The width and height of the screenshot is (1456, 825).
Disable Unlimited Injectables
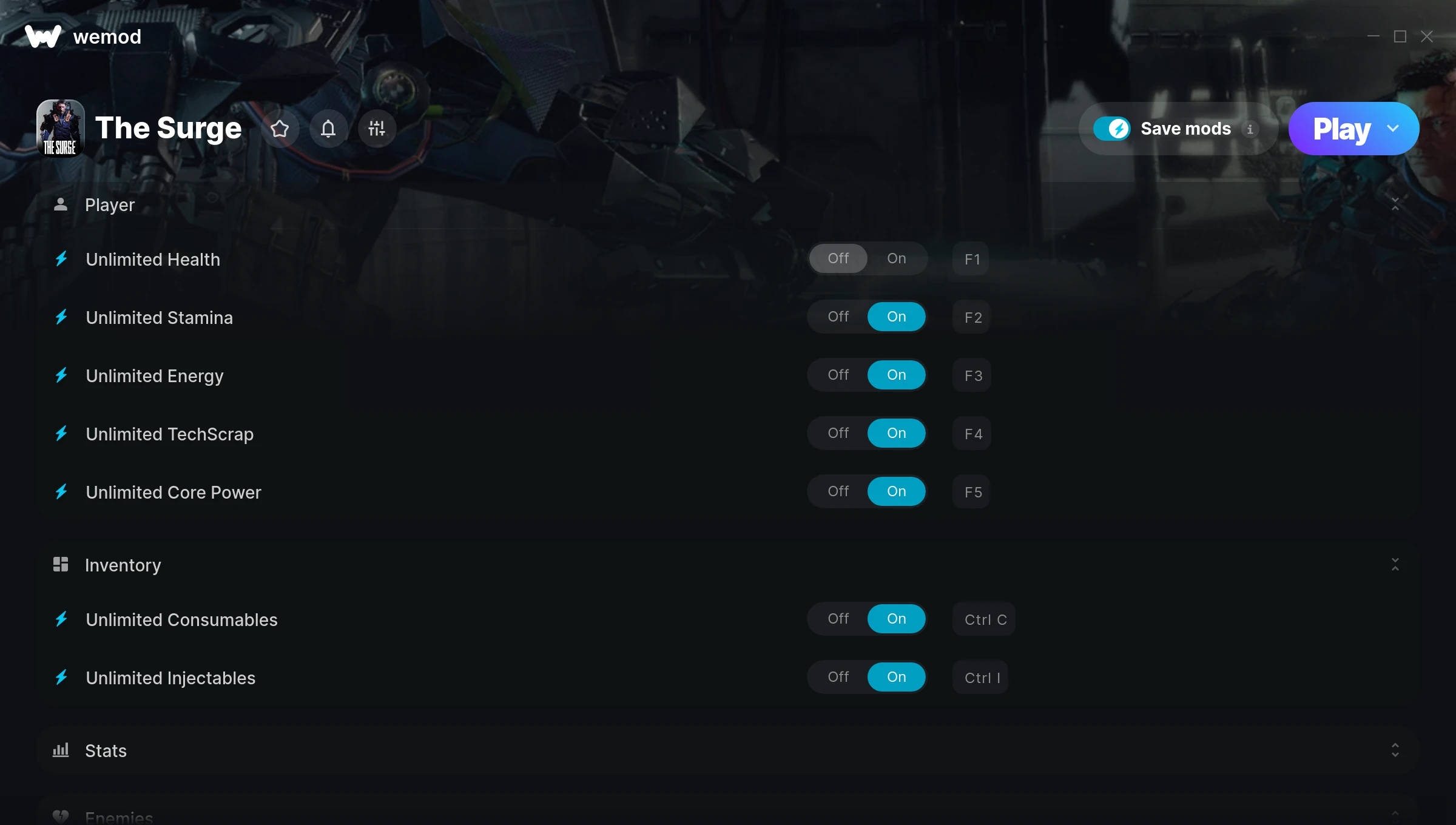838,677
